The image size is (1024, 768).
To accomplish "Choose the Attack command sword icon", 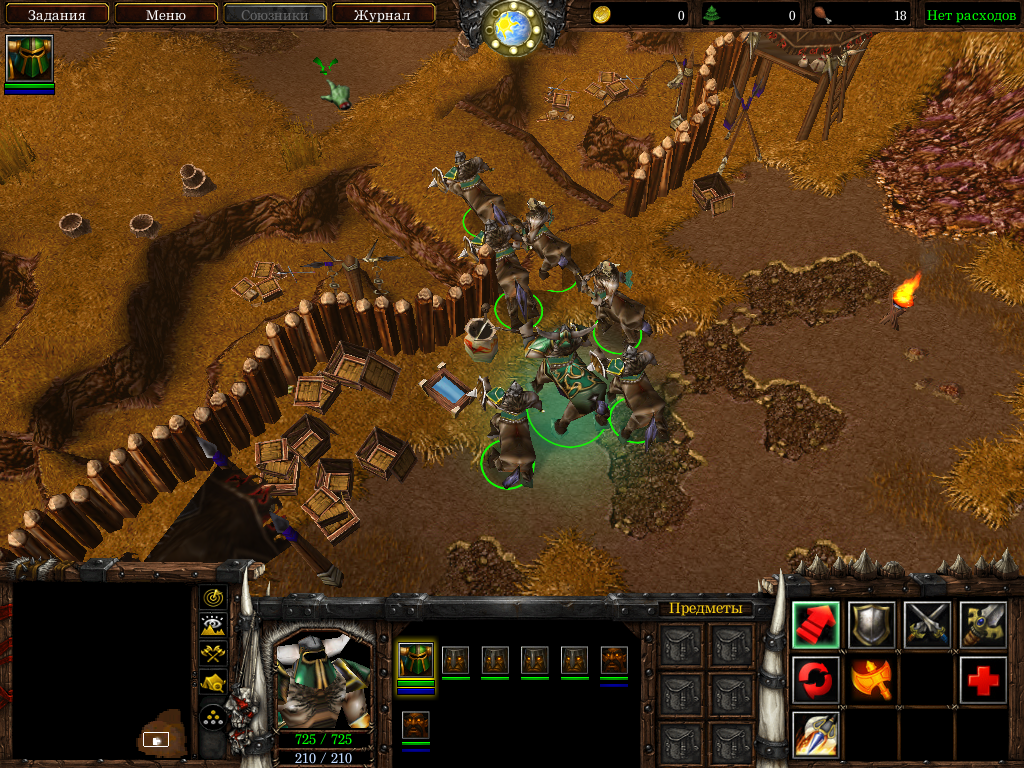I will pyautogui.click(x=983, y=625).
